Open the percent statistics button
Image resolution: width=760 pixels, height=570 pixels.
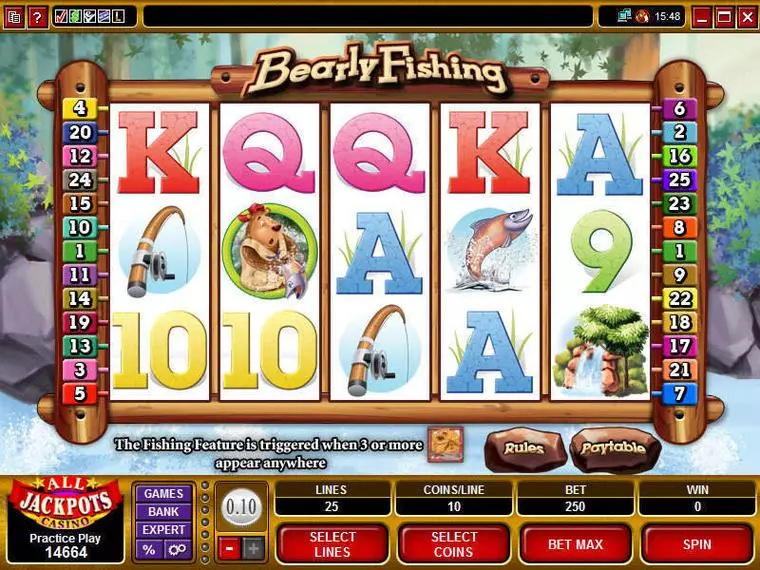149,549
